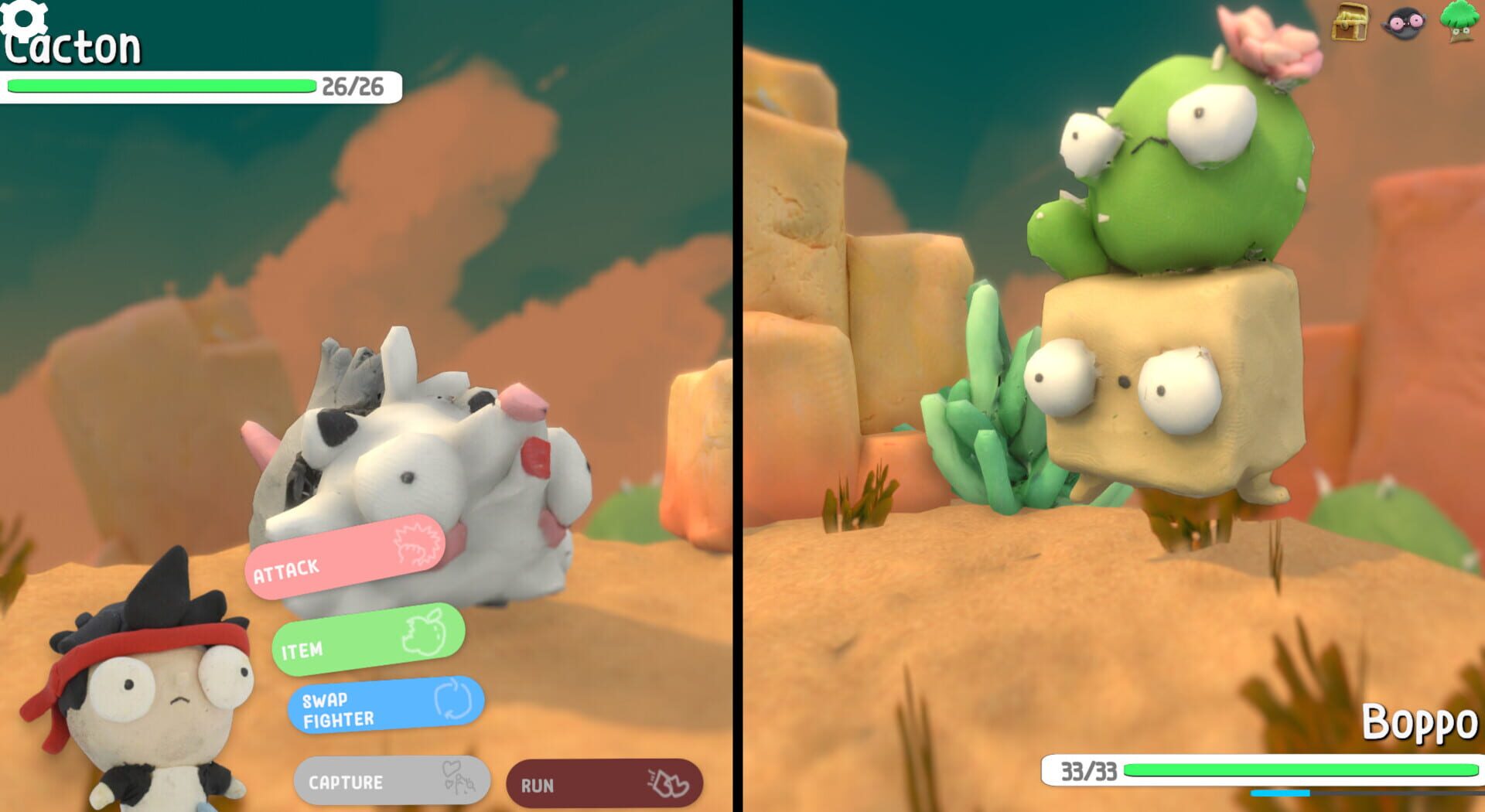Image resolution: width=1485 pixels, height=812 pixels.
Task: Select the green tree icon
Action: coord(1458,22)
